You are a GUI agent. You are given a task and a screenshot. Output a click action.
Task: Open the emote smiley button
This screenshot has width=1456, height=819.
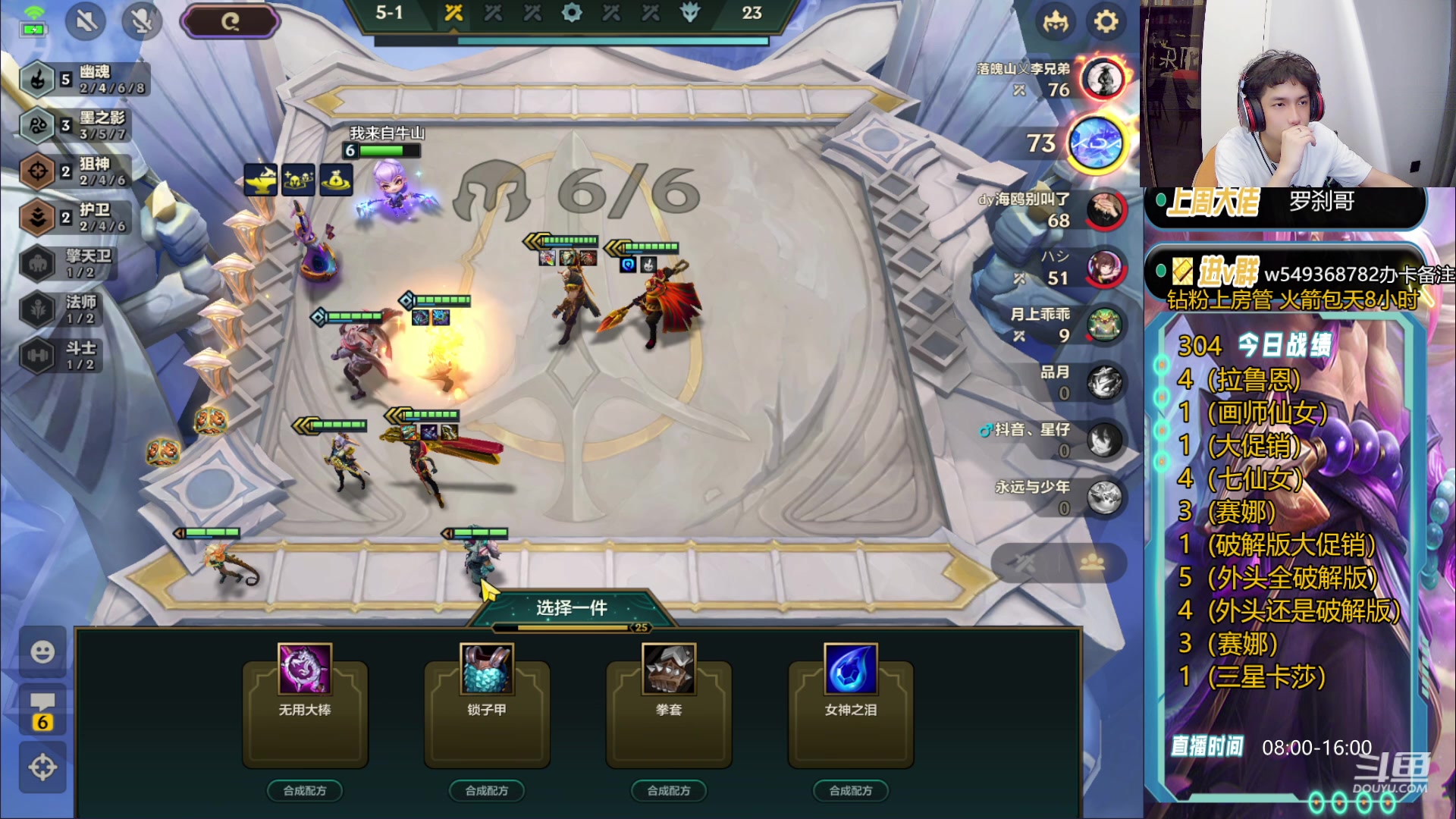tap(42, 651)
